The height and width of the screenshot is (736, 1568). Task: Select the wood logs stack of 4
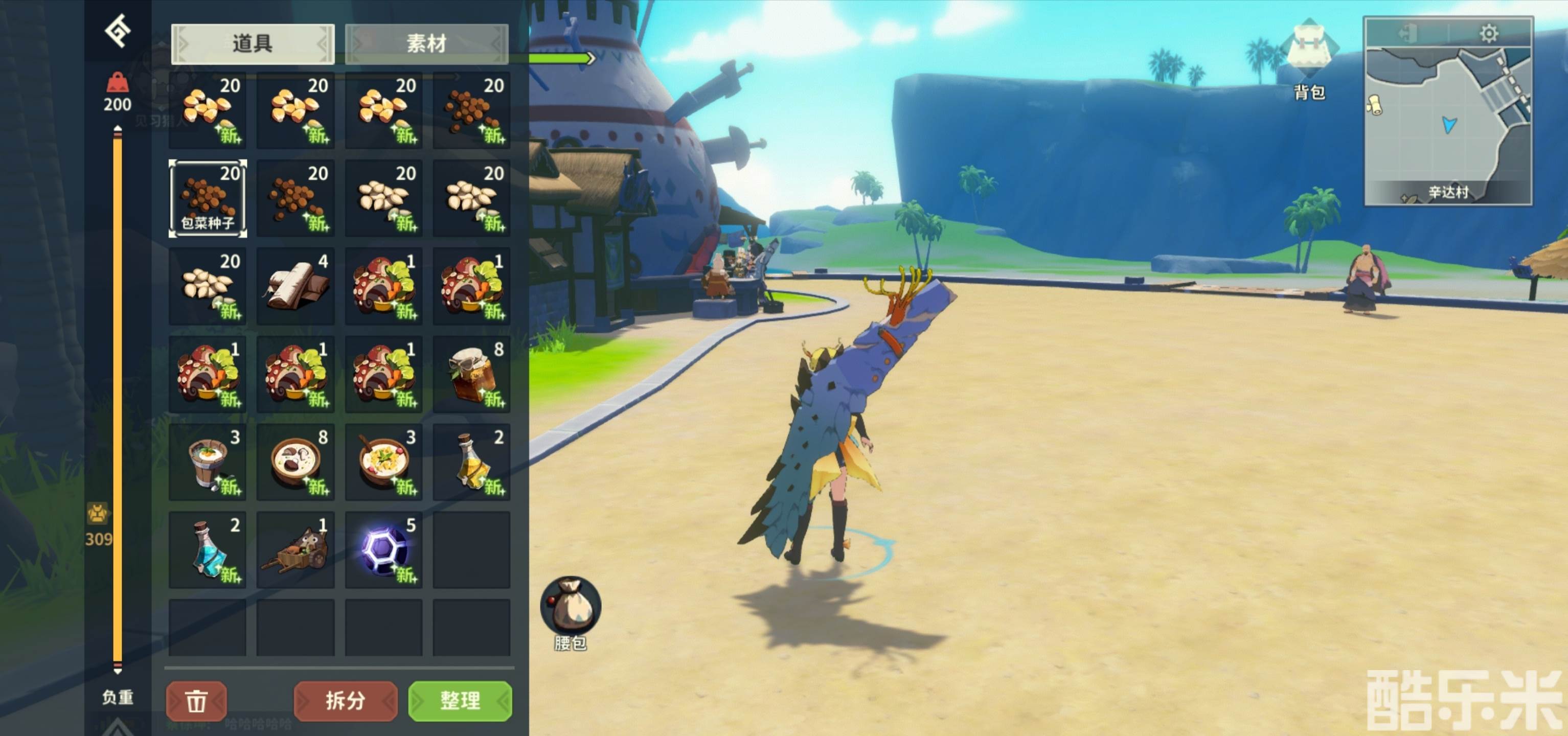[296, 286]
